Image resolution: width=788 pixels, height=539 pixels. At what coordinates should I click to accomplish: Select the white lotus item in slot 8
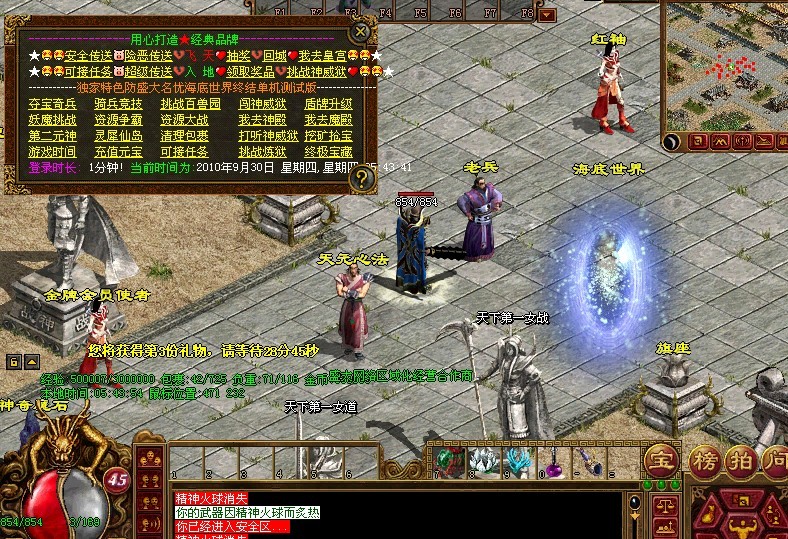point(483,460)
